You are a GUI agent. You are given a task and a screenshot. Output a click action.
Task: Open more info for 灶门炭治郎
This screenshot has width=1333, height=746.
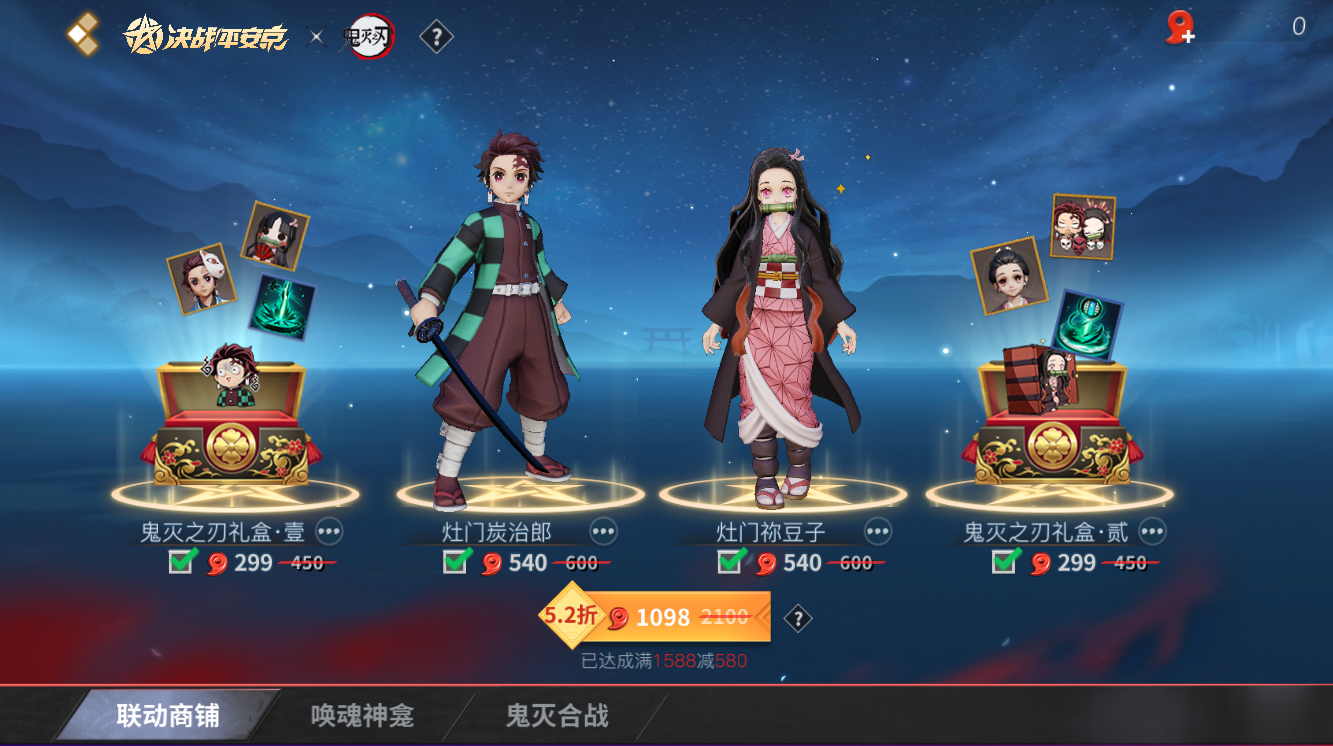(603, 531)
